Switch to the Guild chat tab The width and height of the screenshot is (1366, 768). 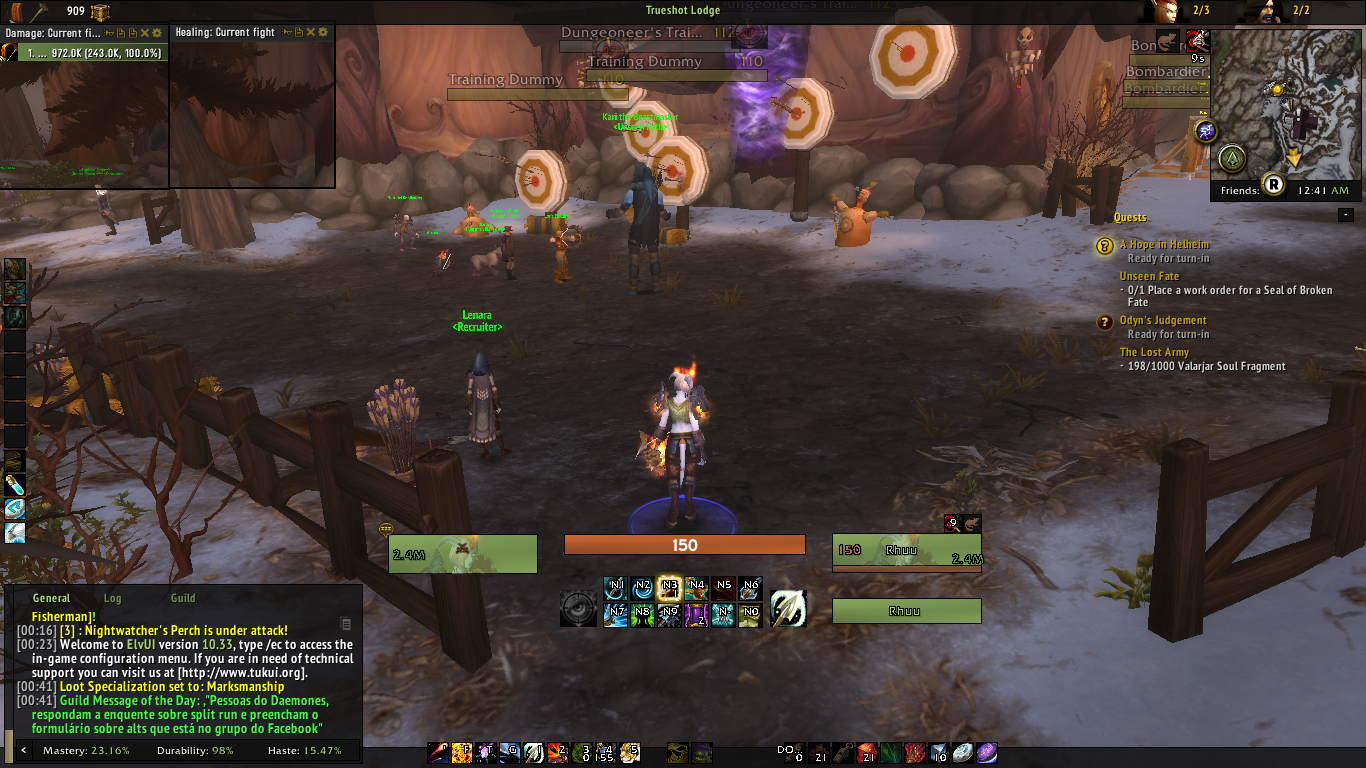[x=182, y=597]
